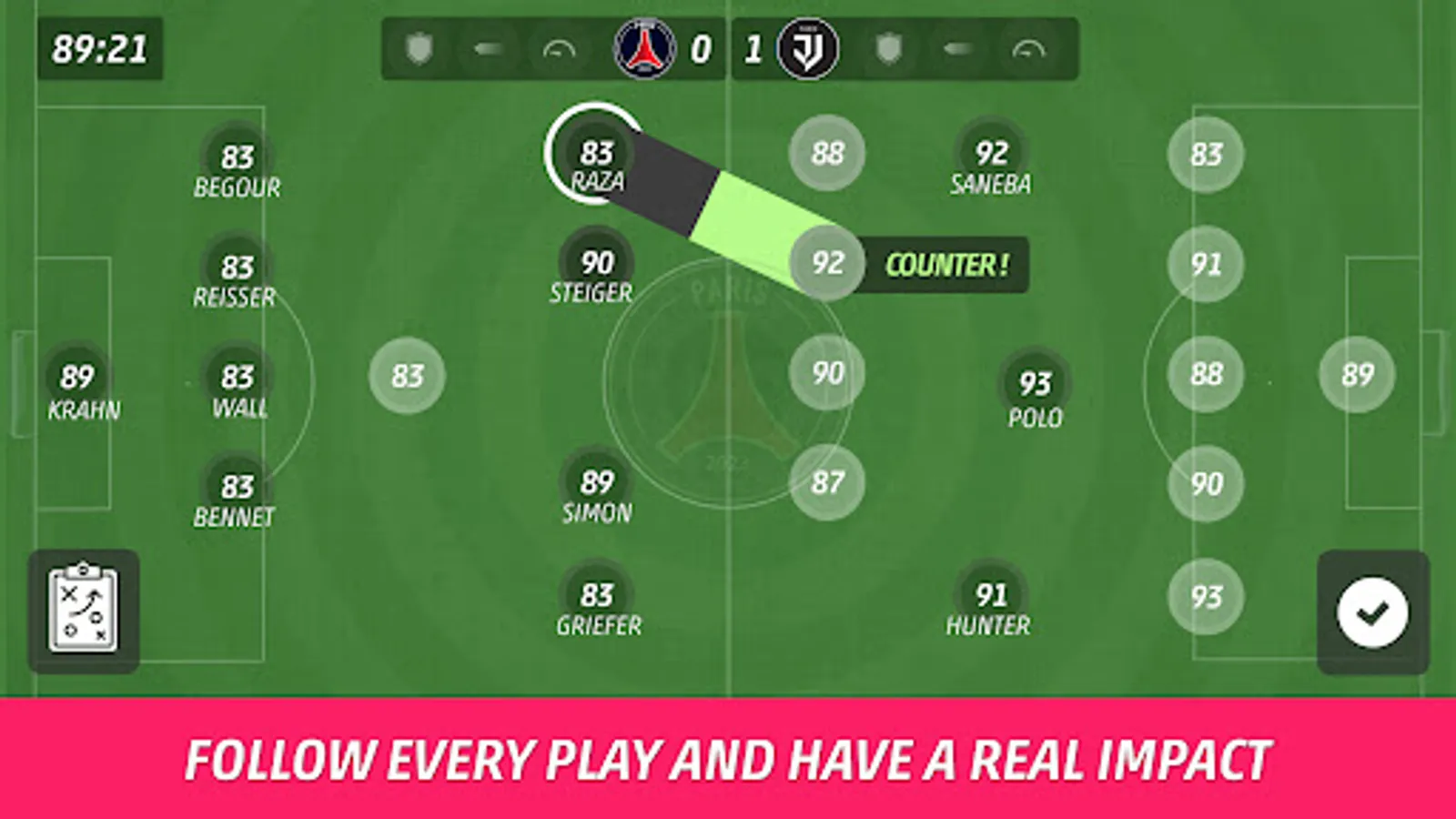The height and width of the screenshot is (819, 1456).
Task: Open the tactics clipboard panel
Action: point(85,608)
